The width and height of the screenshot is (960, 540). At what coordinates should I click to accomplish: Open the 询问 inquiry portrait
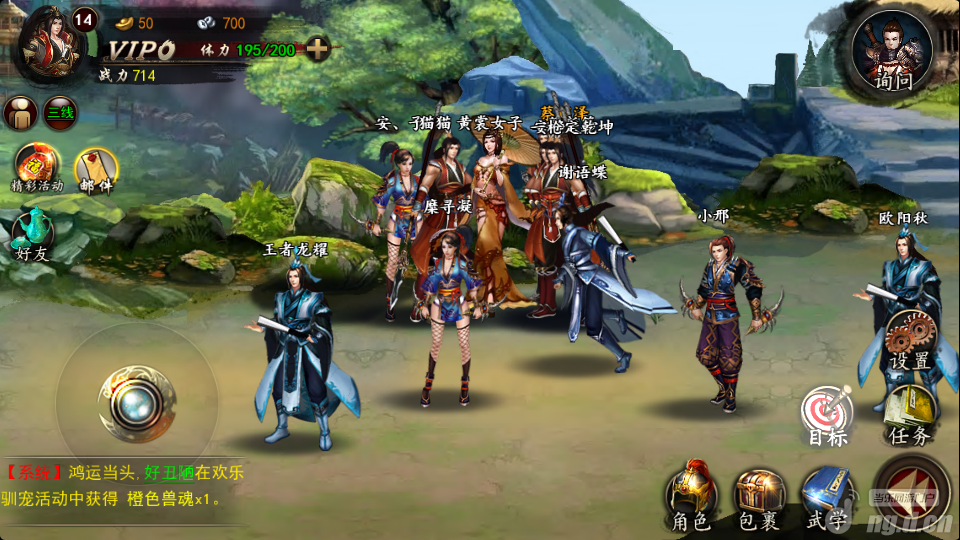[x=892, y=52]
